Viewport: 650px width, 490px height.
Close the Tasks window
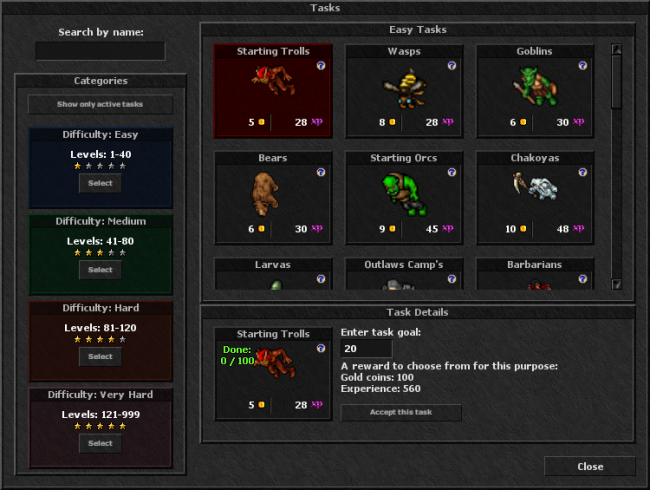point(590,466)
